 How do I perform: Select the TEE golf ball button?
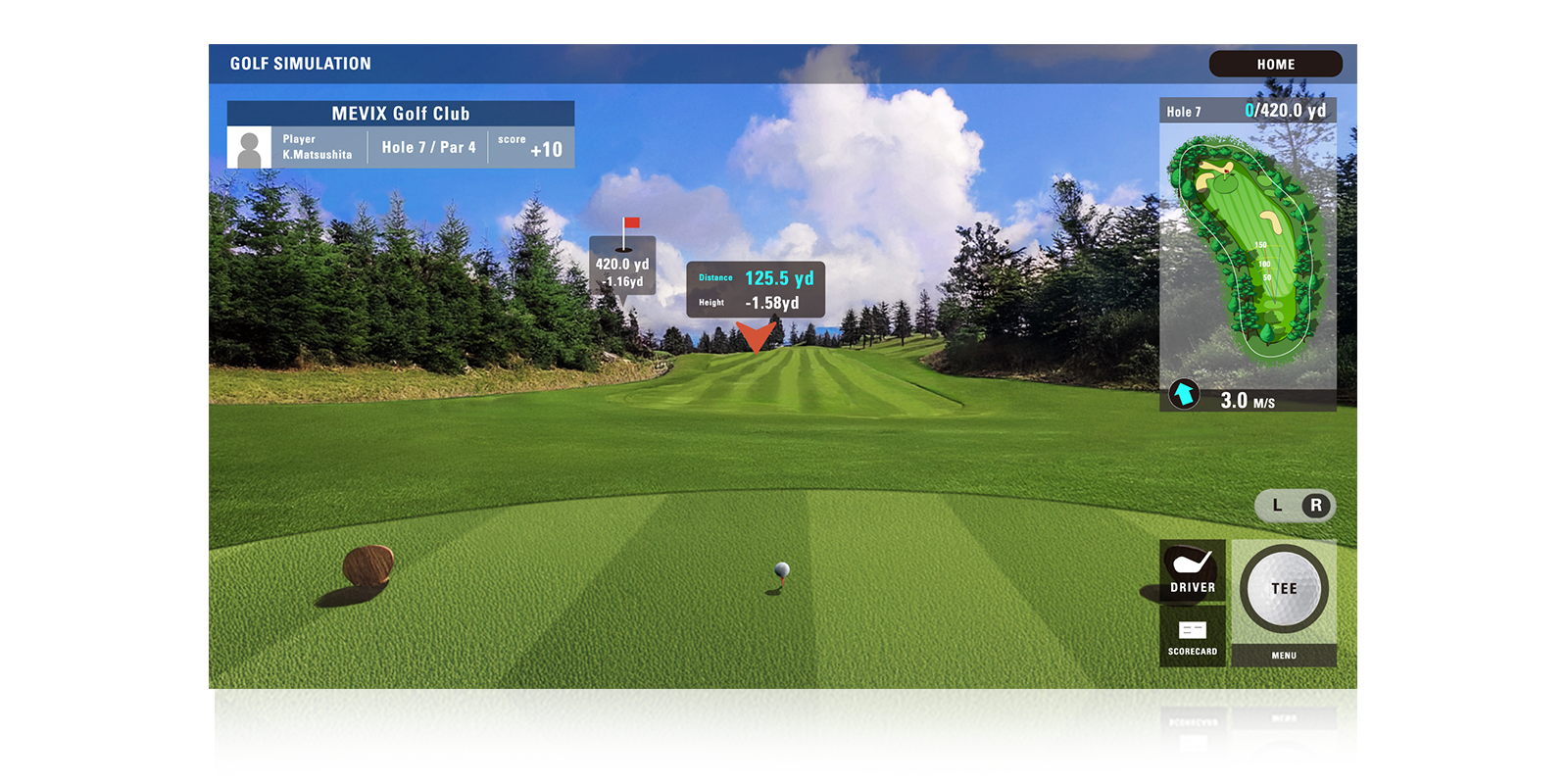1284,589
